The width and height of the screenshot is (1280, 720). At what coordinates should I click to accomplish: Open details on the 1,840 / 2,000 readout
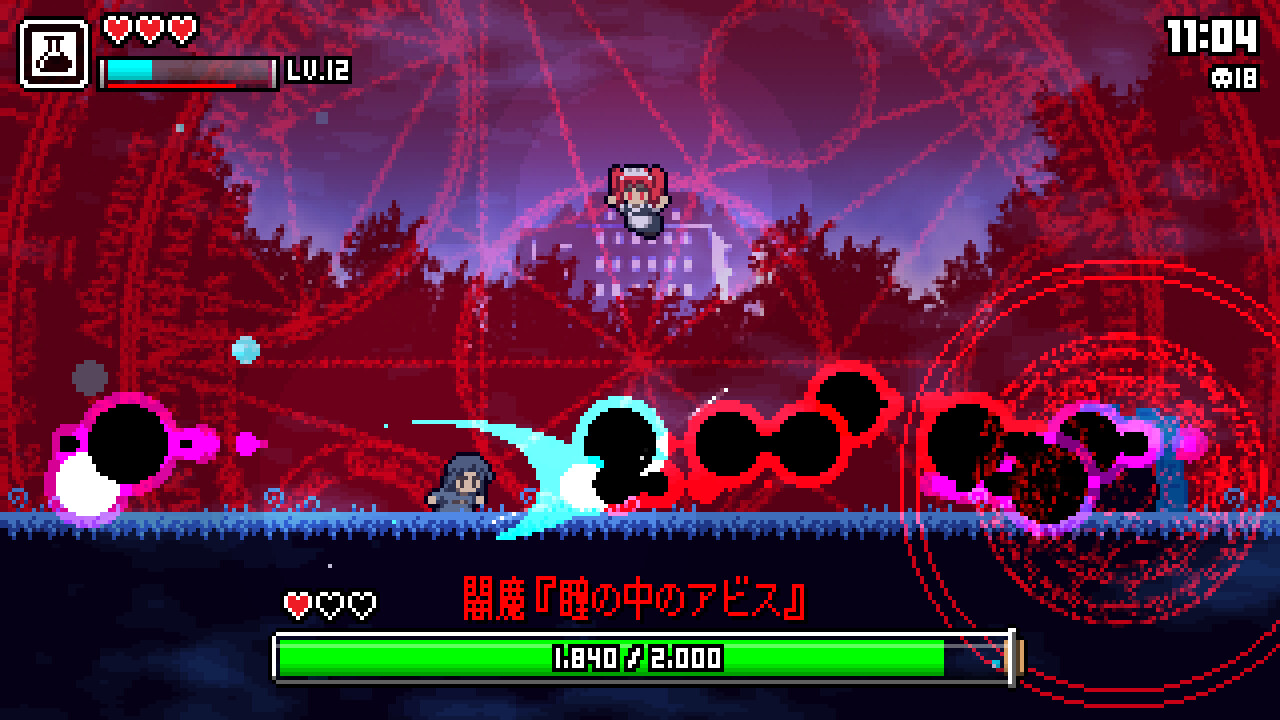[x=637, y=657]
